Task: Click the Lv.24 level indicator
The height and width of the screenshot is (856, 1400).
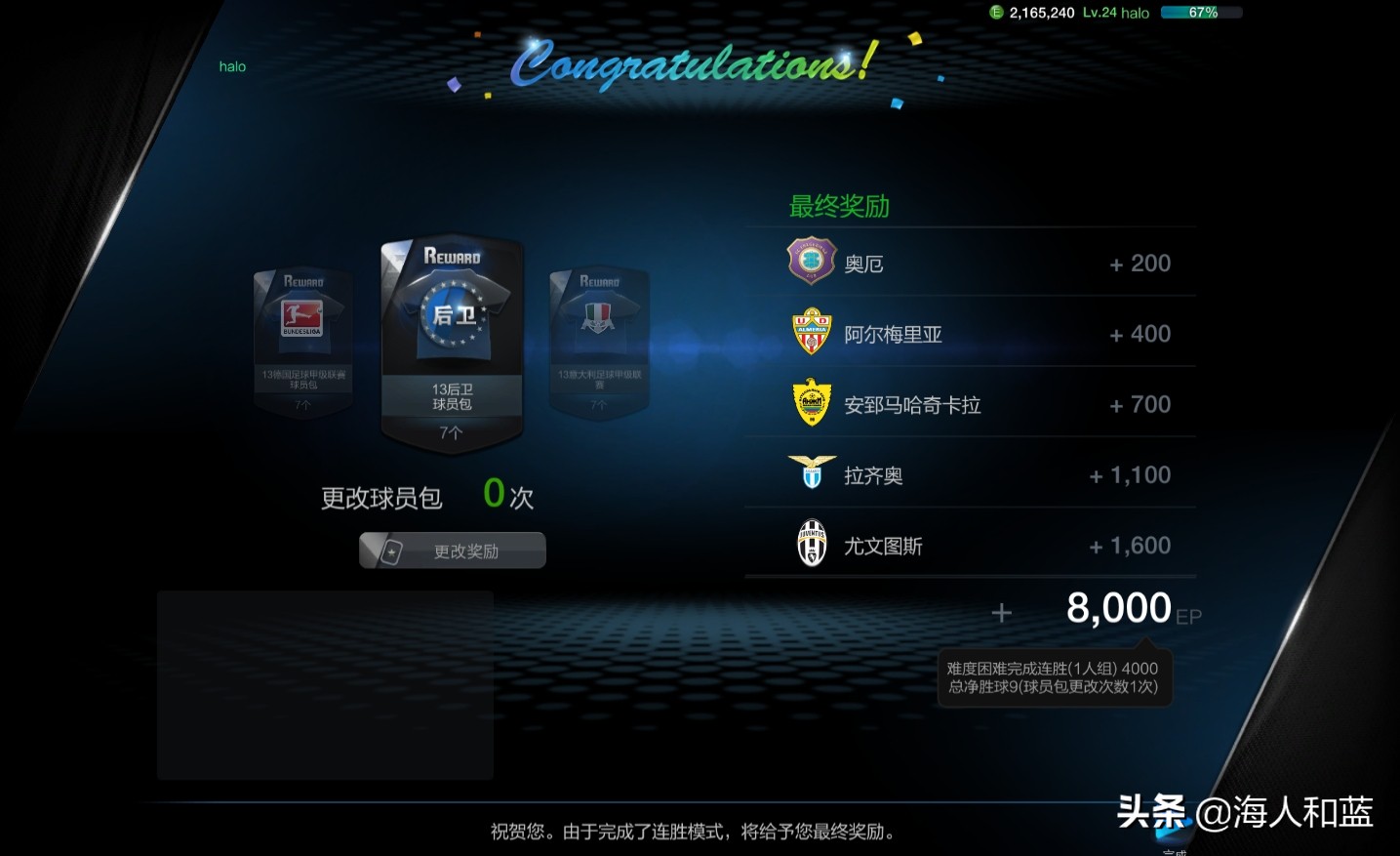Action: [x=1097, y=13]
